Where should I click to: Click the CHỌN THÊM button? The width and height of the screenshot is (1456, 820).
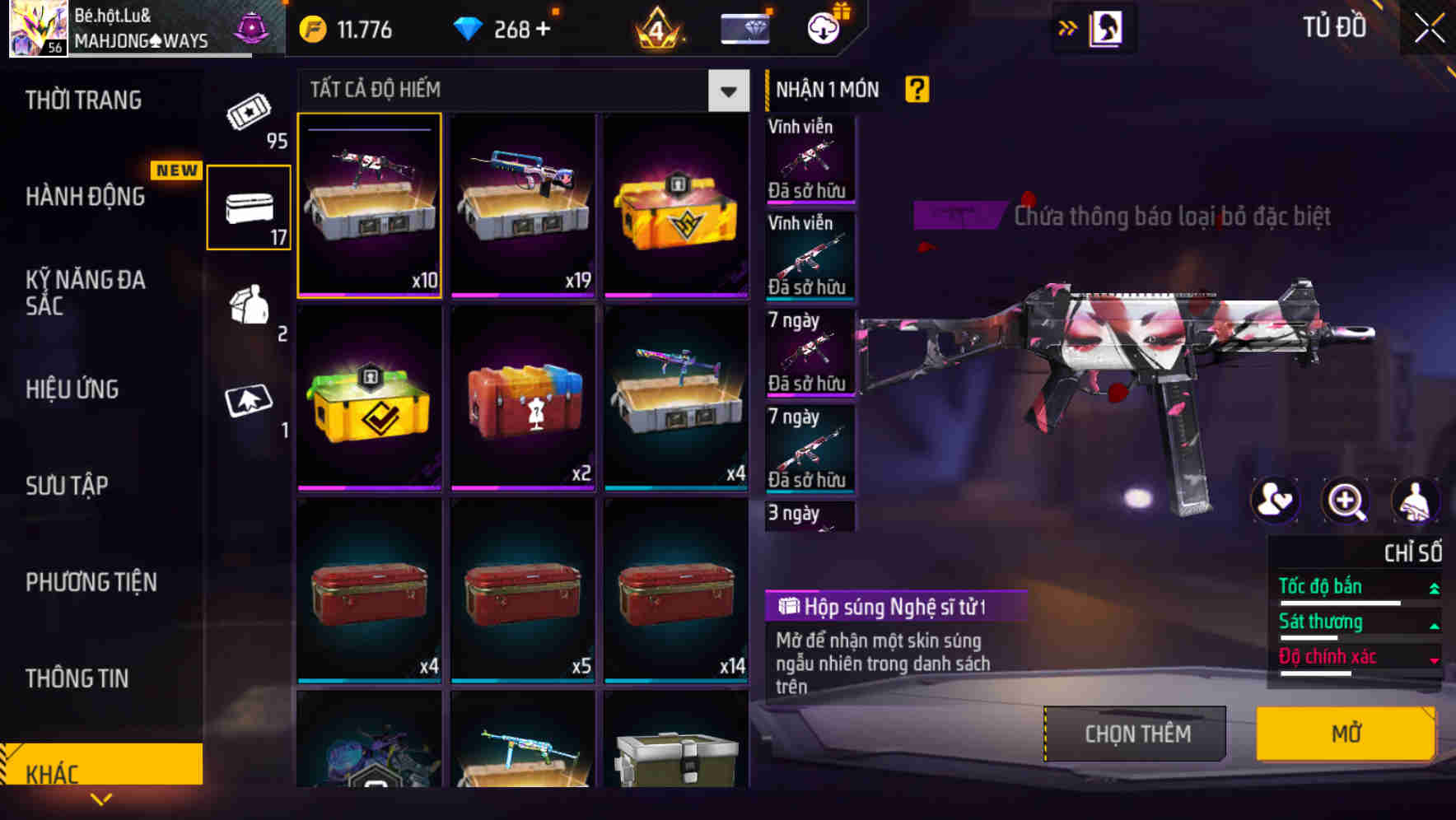(x=1136, y=733)
